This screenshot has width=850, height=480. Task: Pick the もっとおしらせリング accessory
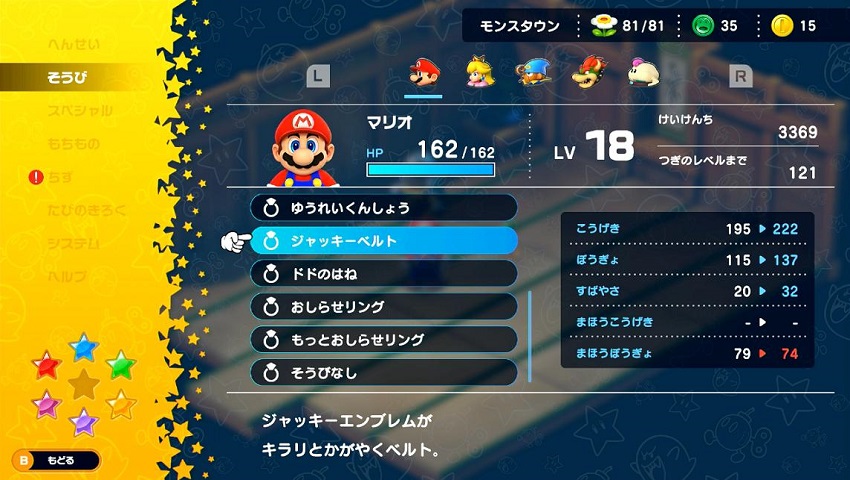tap(384, 339)
